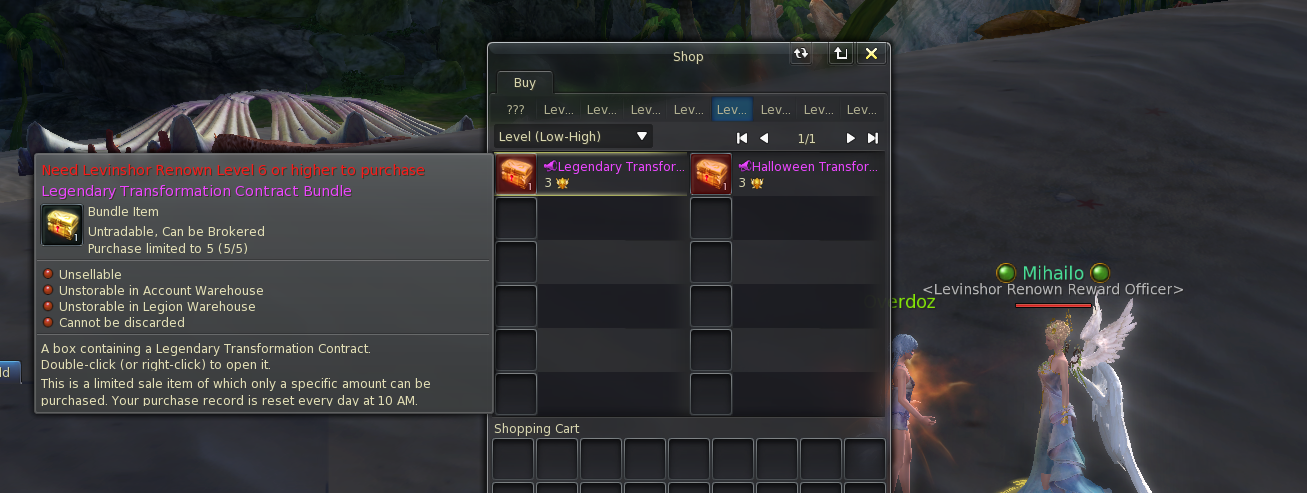
Task: Open the Level (Low-High) sort dropdown
Action: (574, 136)
